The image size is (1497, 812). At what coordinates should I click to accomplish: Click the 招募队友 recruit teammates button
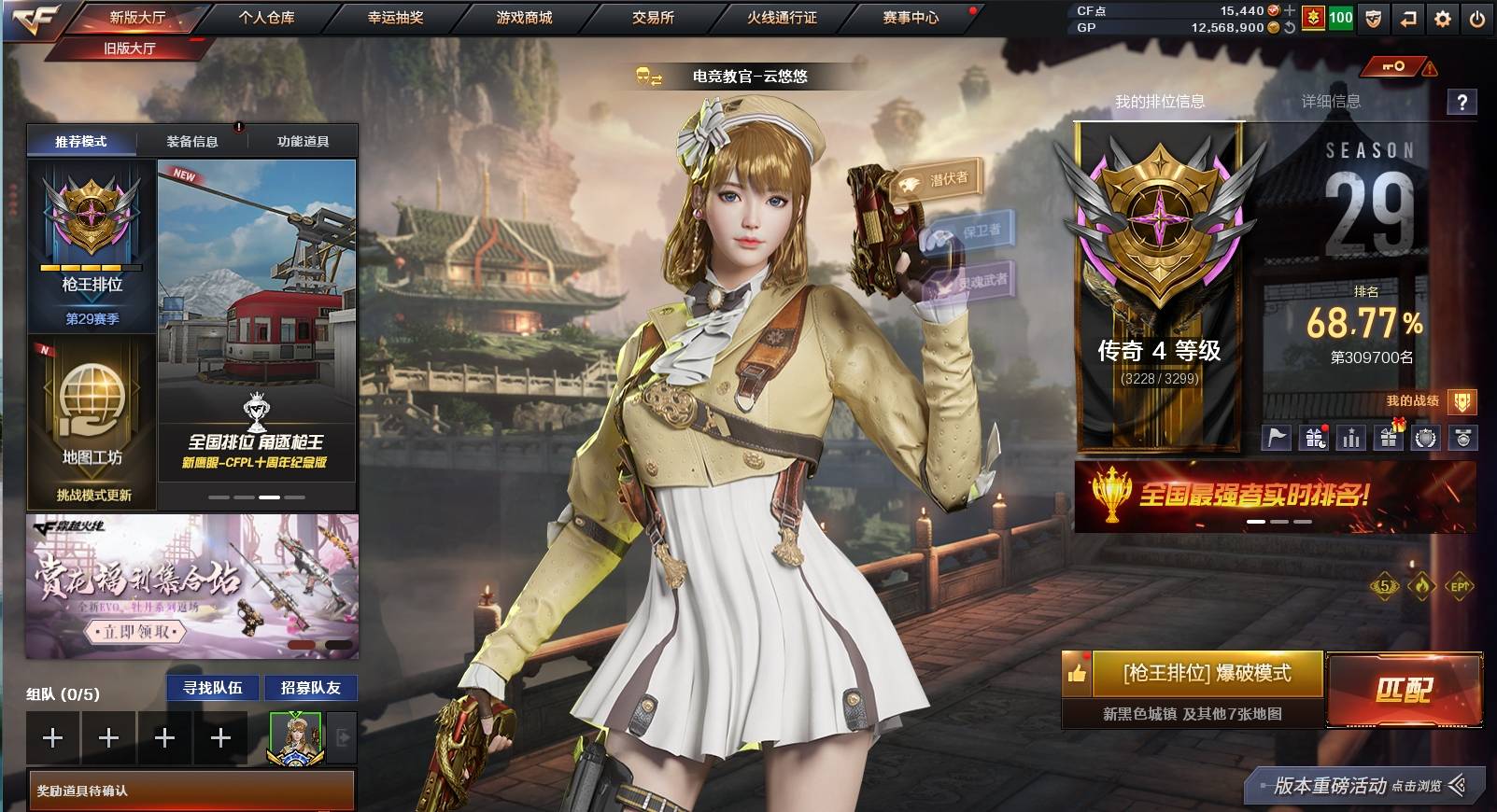coord(311,688)
